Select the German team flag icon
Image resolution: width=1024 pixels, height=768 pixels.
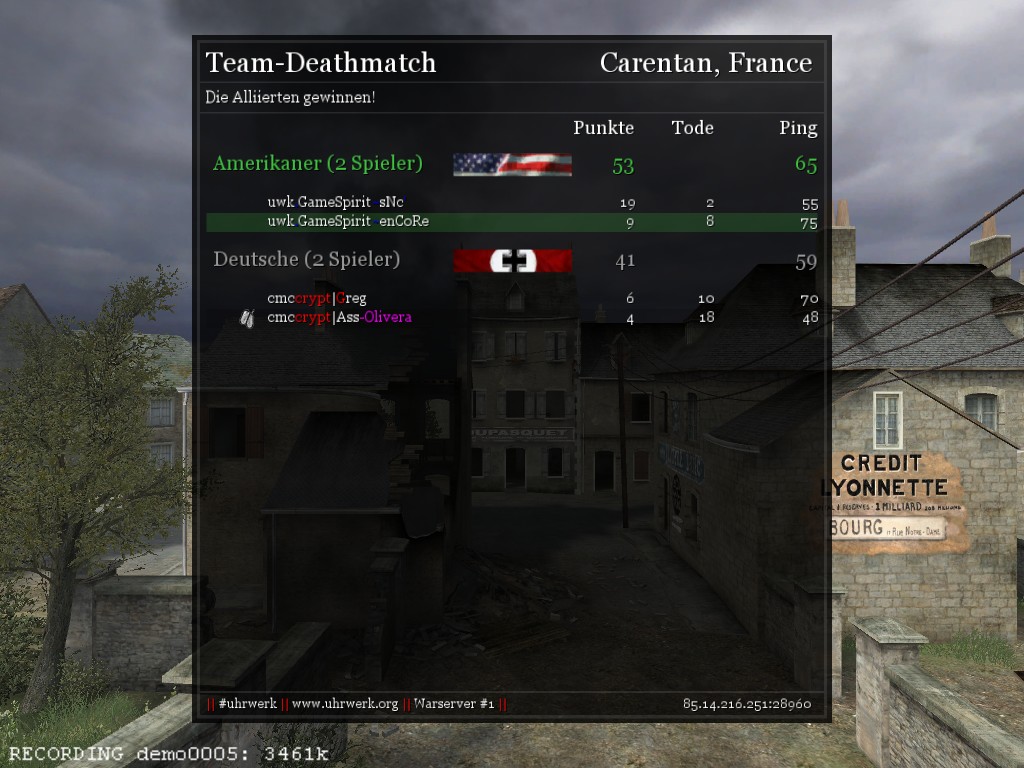[512, 261]
